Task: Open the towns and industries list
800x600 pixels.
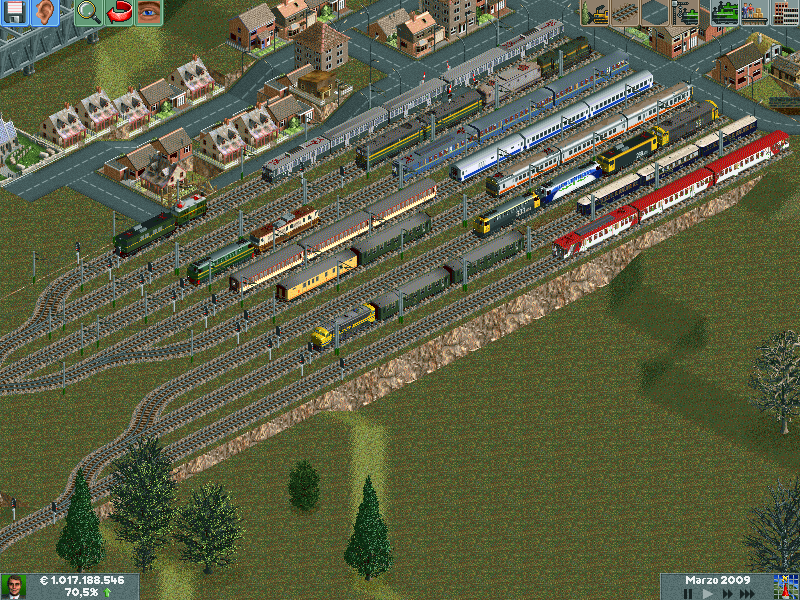Action: tap(784, 13)
